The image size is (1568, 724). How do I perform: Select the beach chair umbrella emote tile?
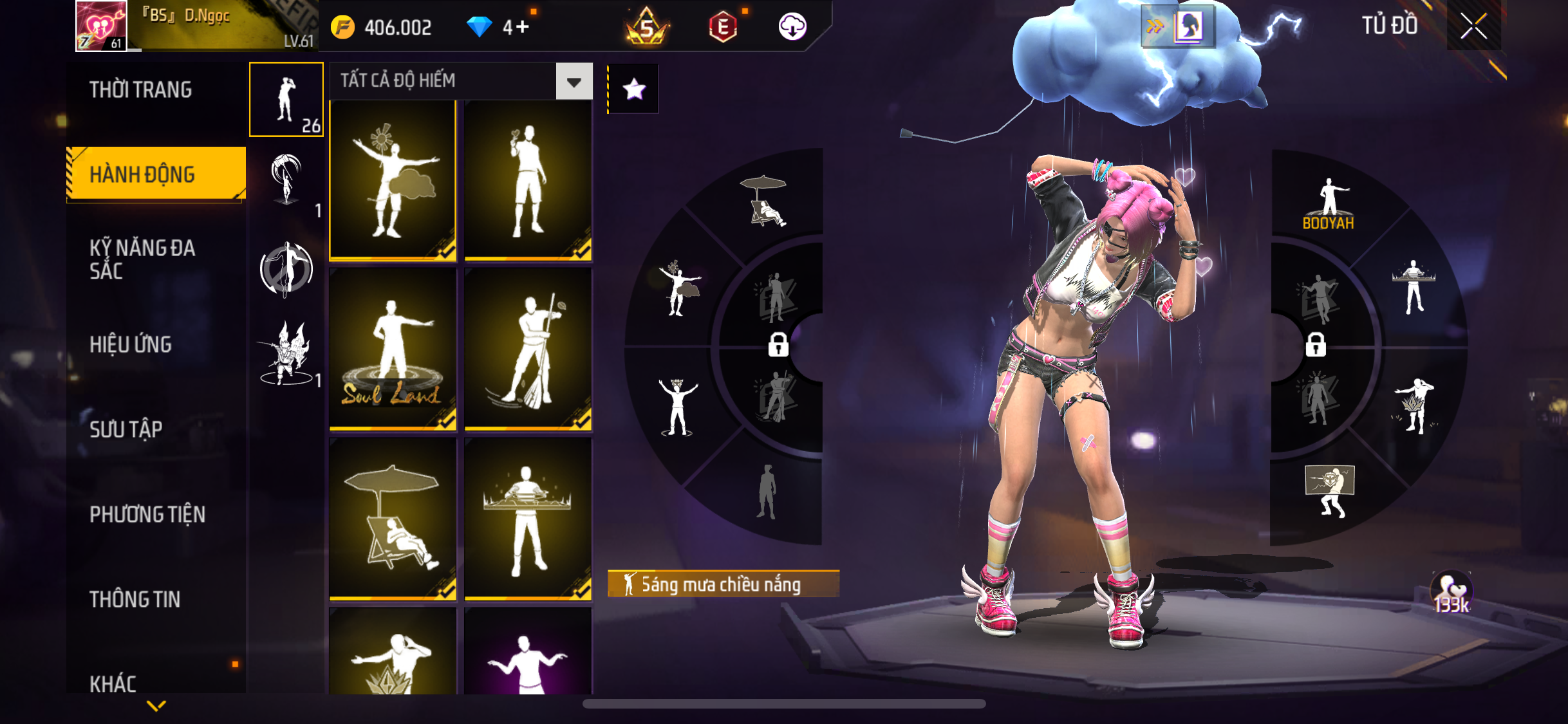pos(393,519)
